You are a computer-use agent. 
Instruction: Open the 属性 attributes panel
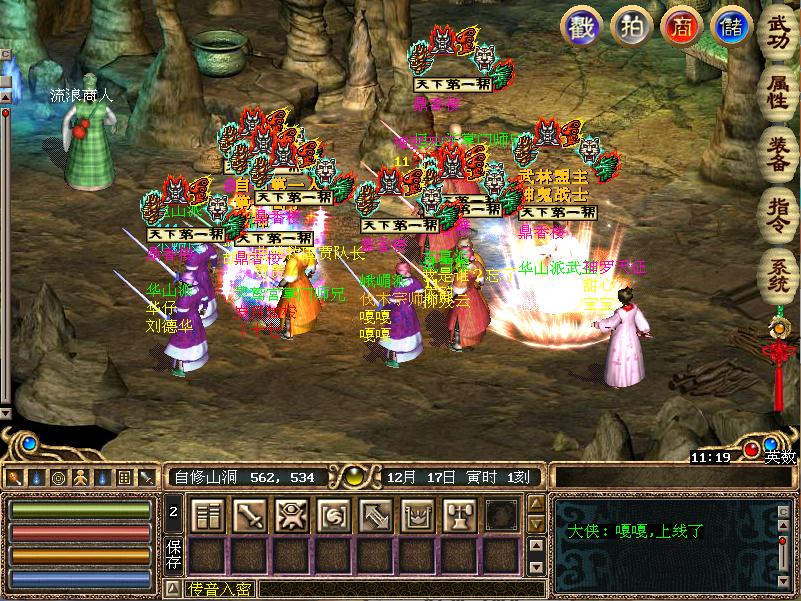point(777,88)
